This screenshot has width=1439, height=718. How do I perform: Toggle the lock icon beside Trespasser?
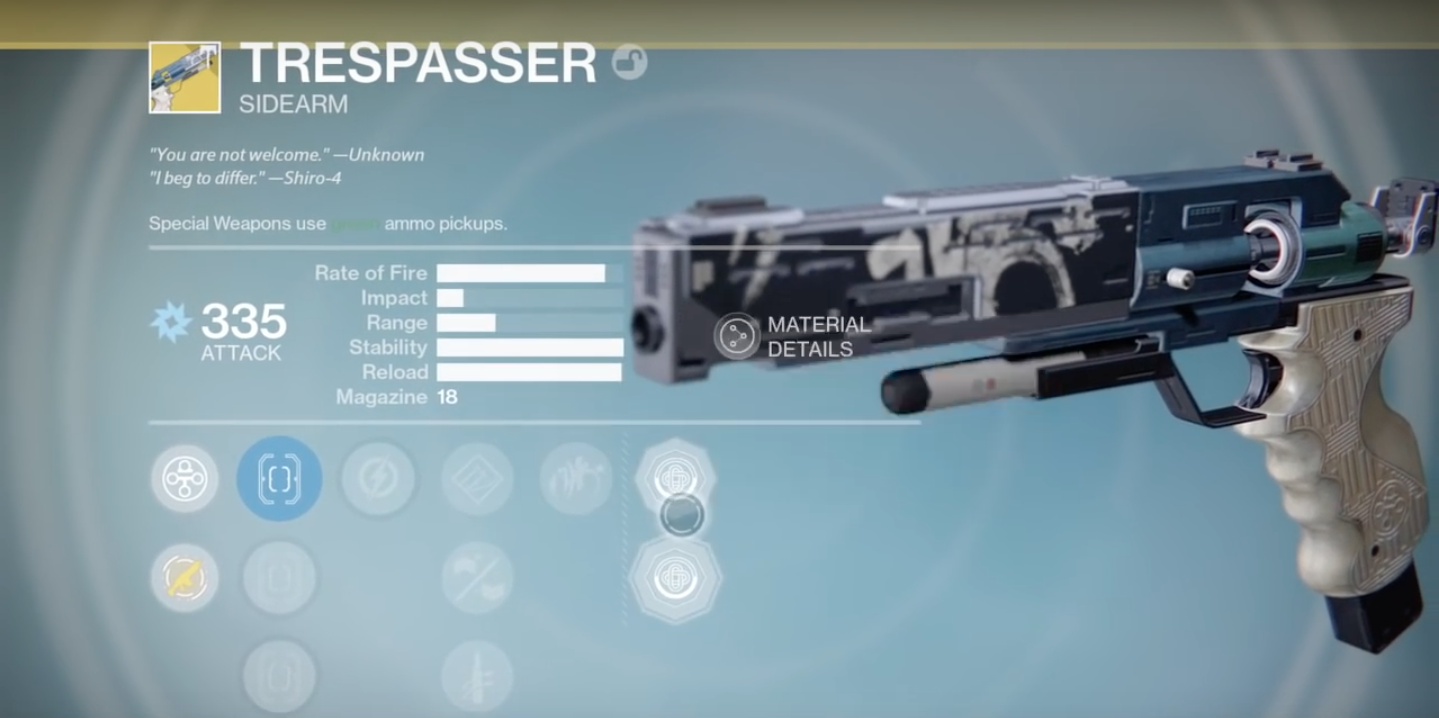pos(629,63)
